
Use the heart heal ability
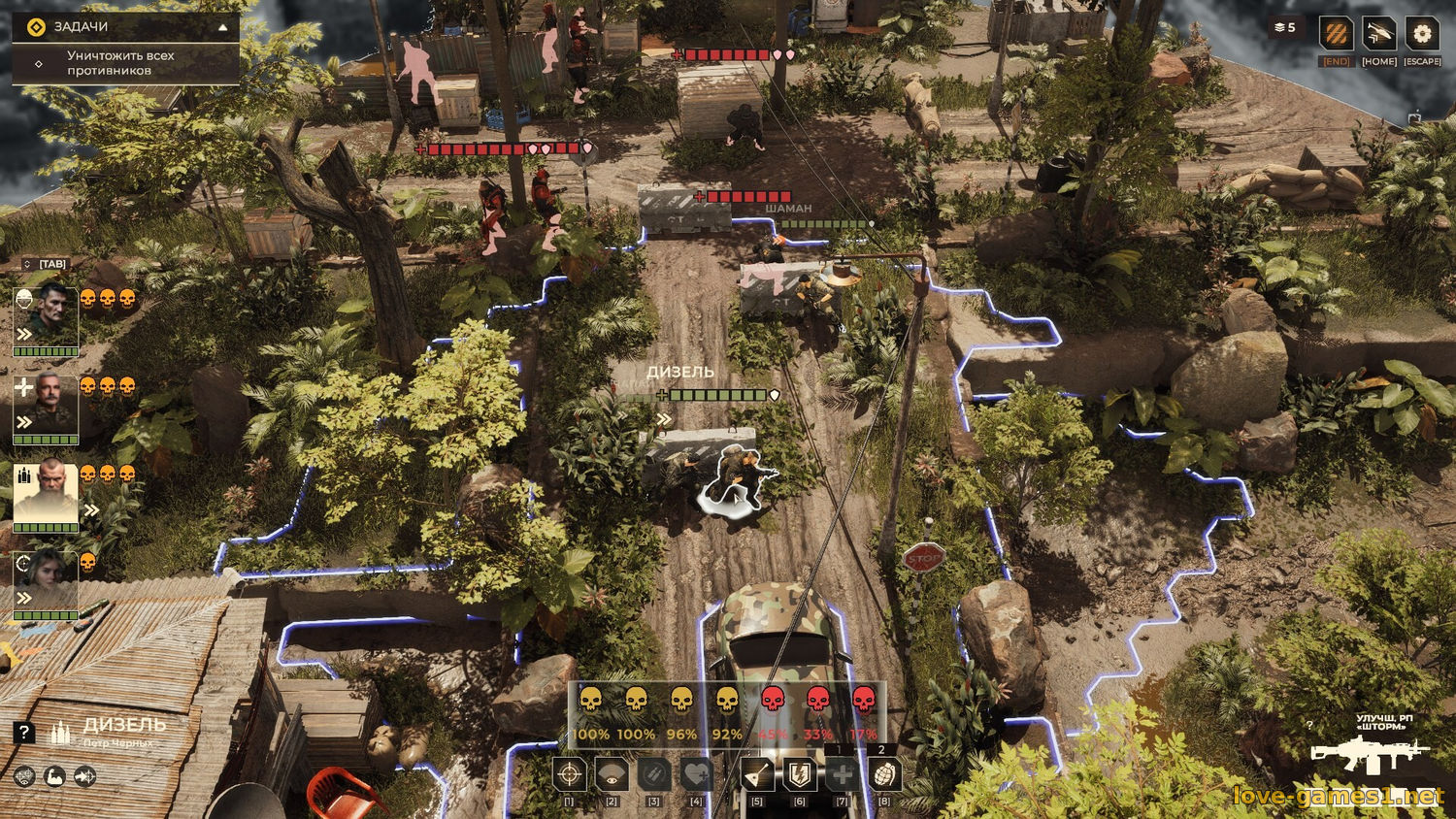697,774
